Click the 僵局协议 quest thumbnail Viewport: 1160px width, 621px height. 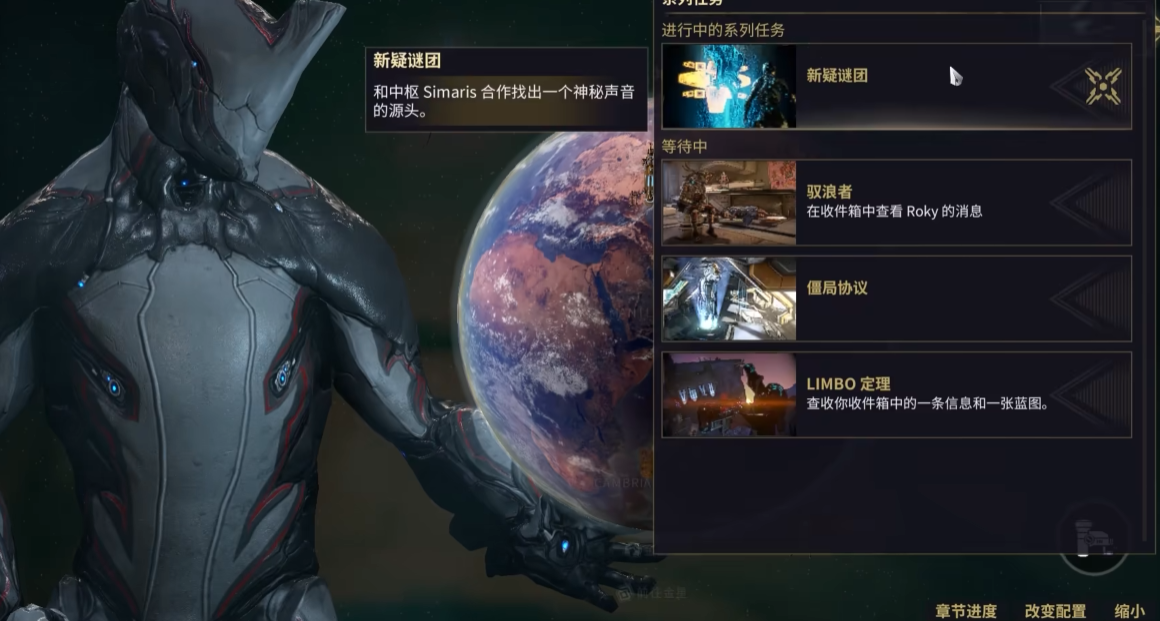(729, 298)
